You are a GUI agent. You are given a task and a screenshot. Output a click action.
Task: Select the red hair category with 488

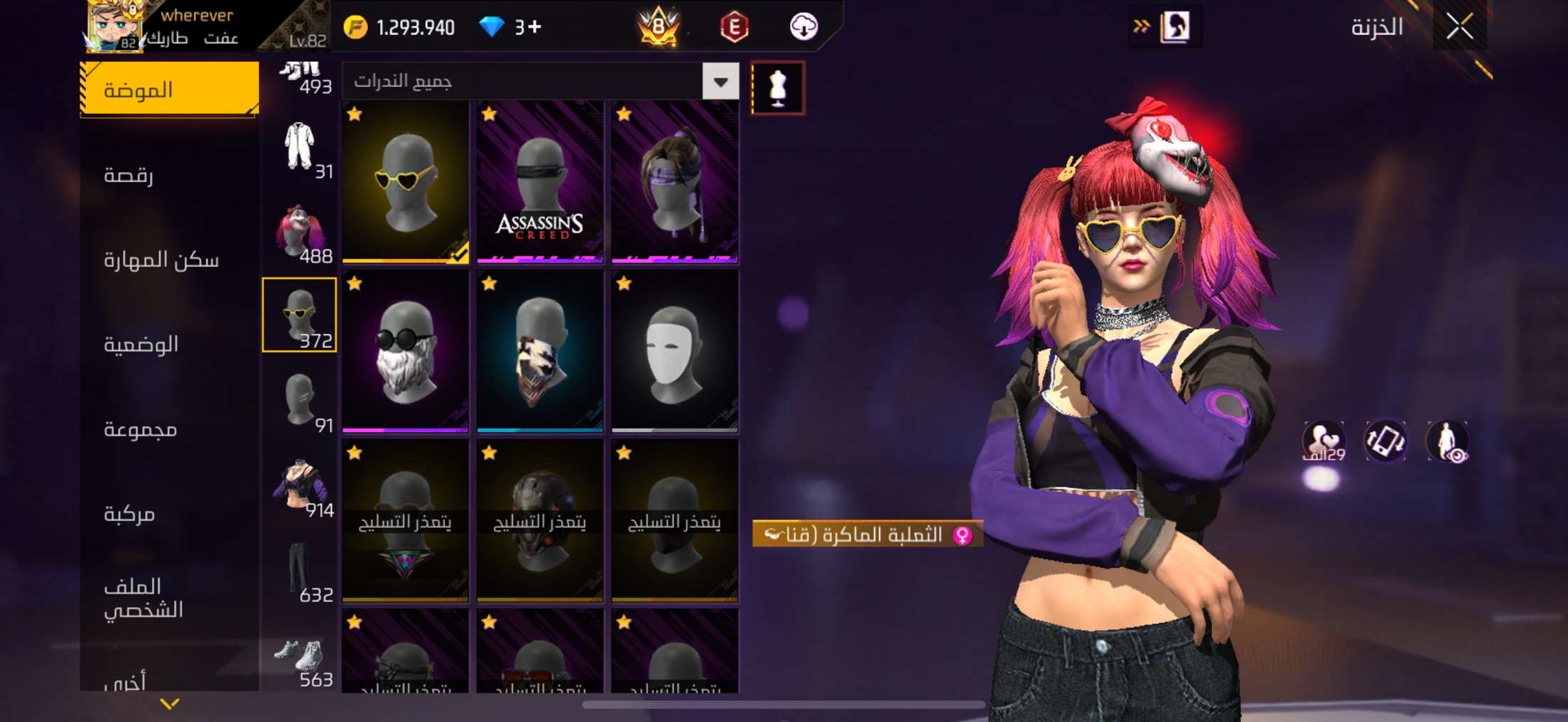299,232
